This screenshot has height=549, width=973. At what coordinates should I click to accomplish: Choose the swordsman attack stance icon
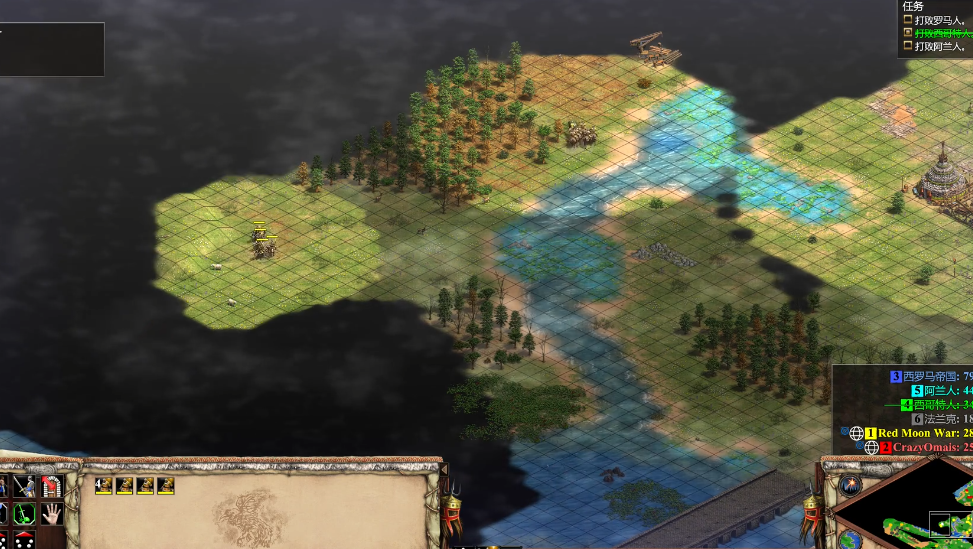24,488
